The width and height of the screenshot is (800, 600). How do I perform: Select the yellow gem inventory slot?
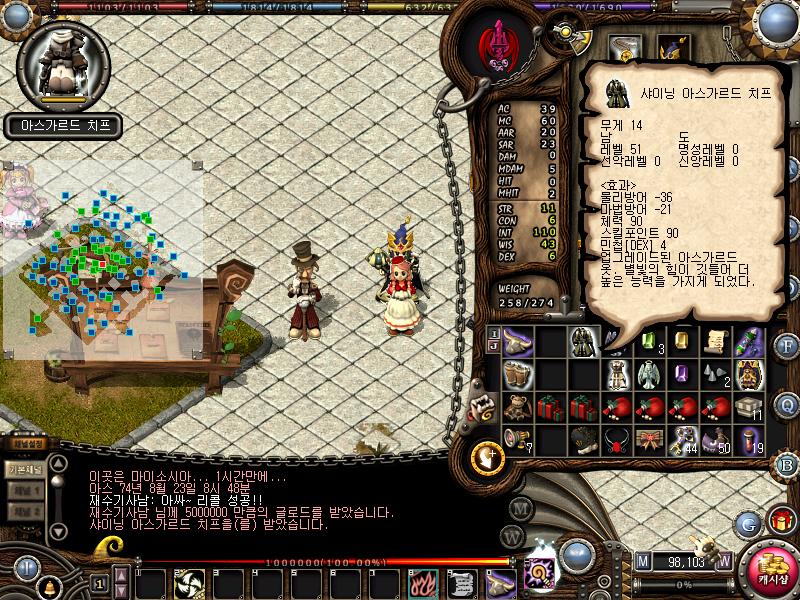[683, 341]
